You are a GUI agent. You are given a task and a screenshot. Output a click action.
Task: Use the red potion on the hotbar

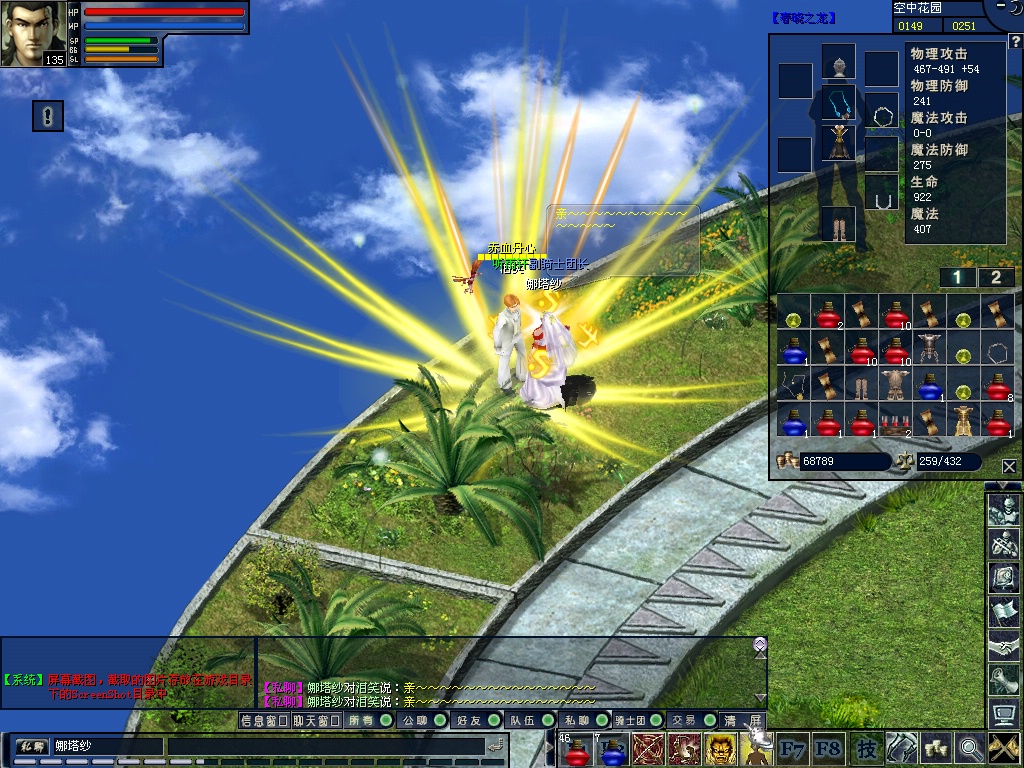tap(576, 749)
